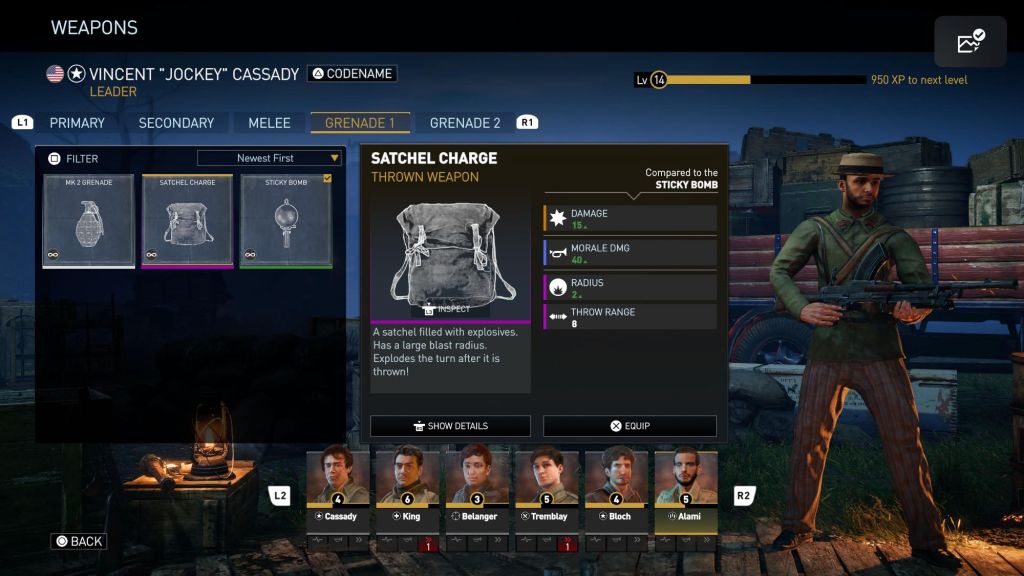
Task: Show details for the Satchel Charge
Action: (450, 426)
